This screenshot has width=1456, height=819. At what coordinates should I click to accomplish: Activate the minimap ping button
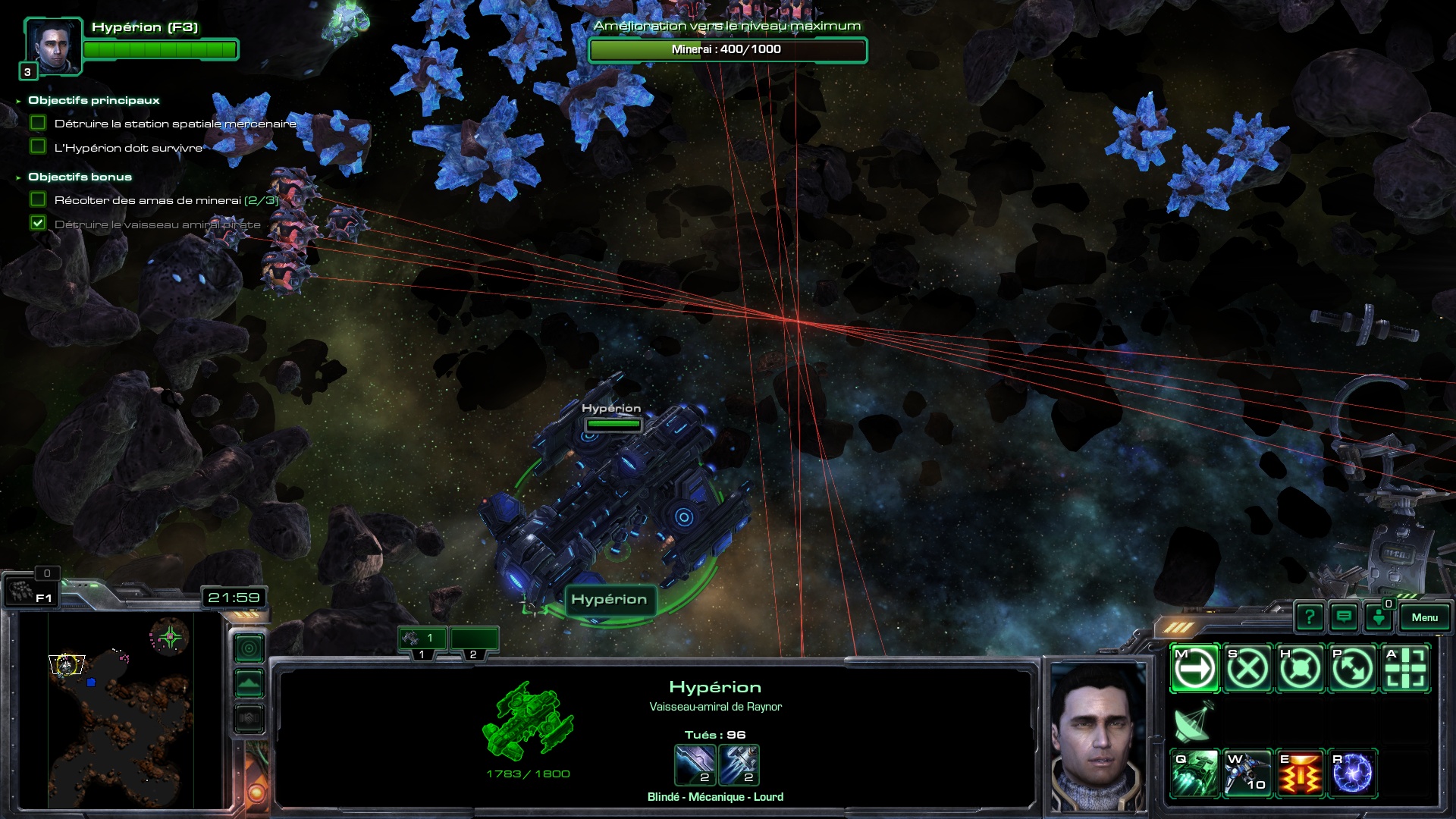(x=249, y=648)
